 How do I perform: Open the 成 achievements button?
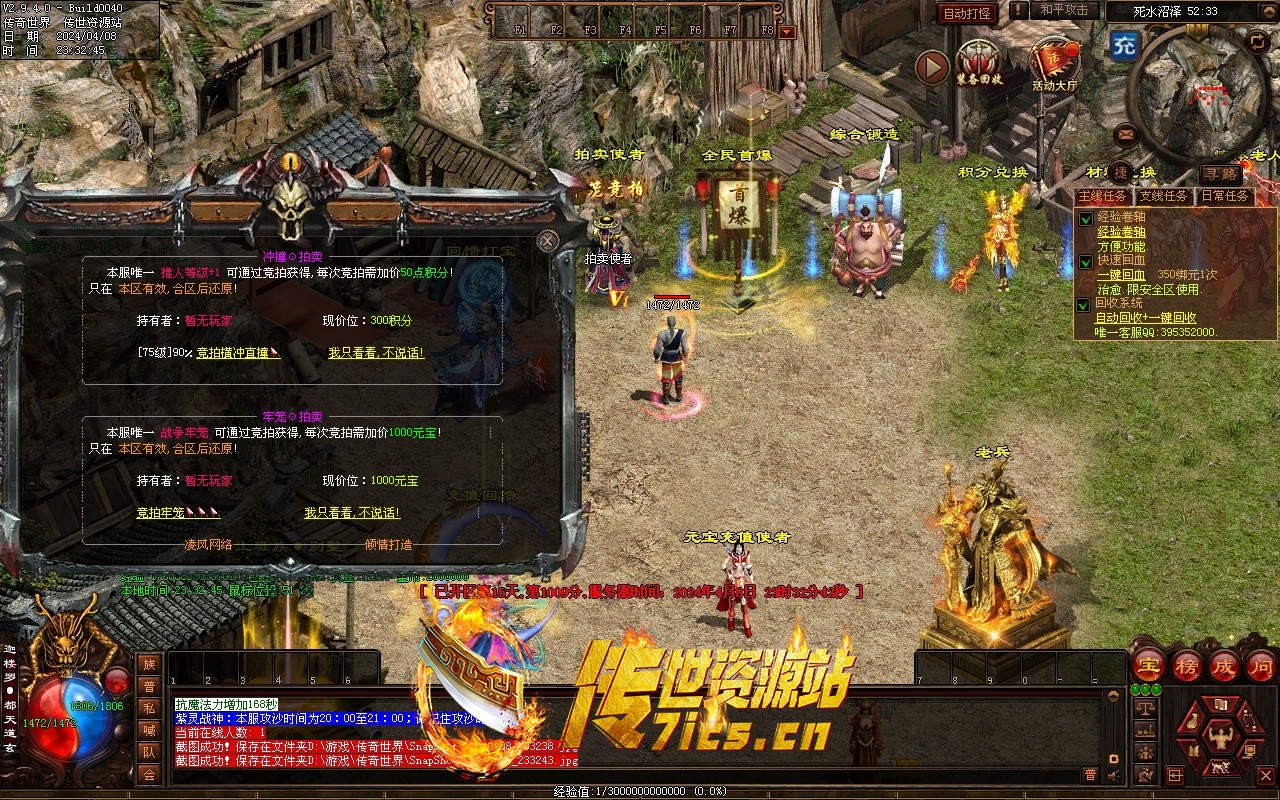coord(1224,665)
